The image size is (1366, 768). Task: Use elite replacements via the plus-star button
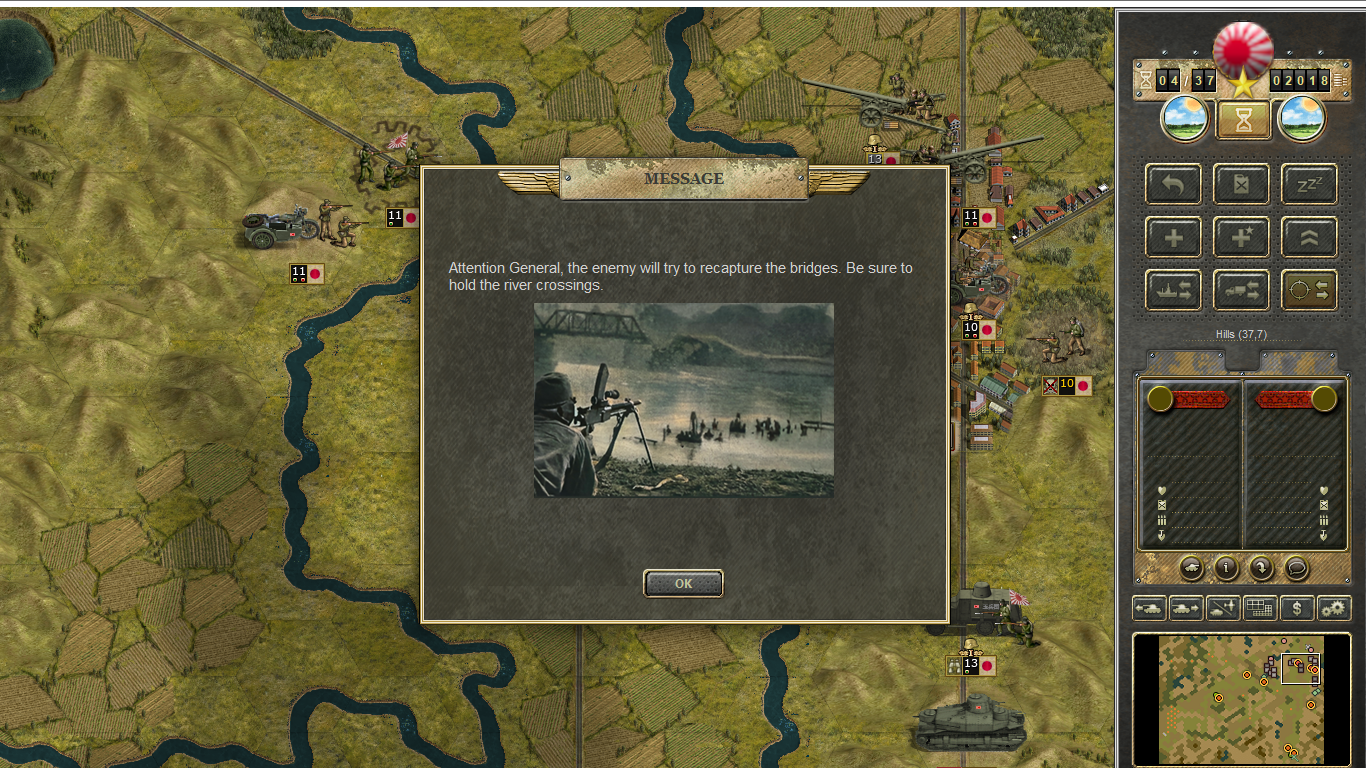tap(1241, 237)
